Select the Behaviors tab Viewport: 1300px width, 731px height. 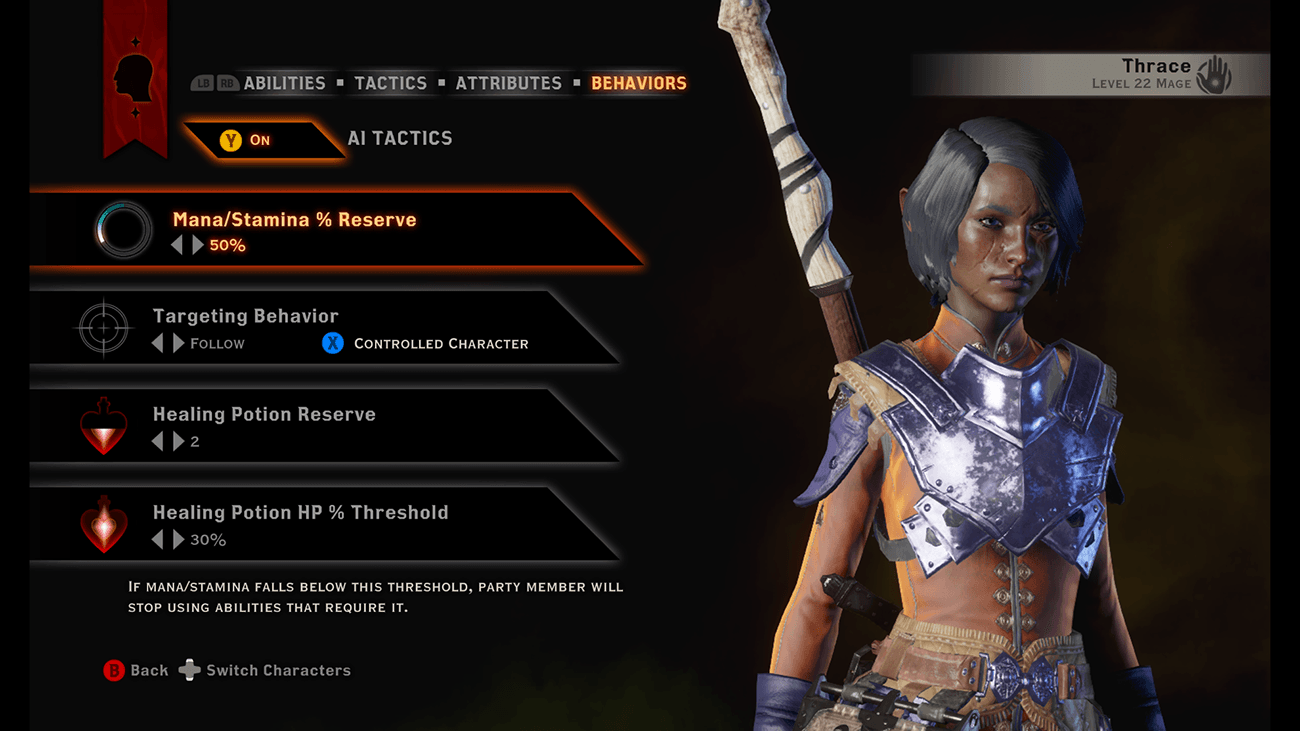pos(638,83)
